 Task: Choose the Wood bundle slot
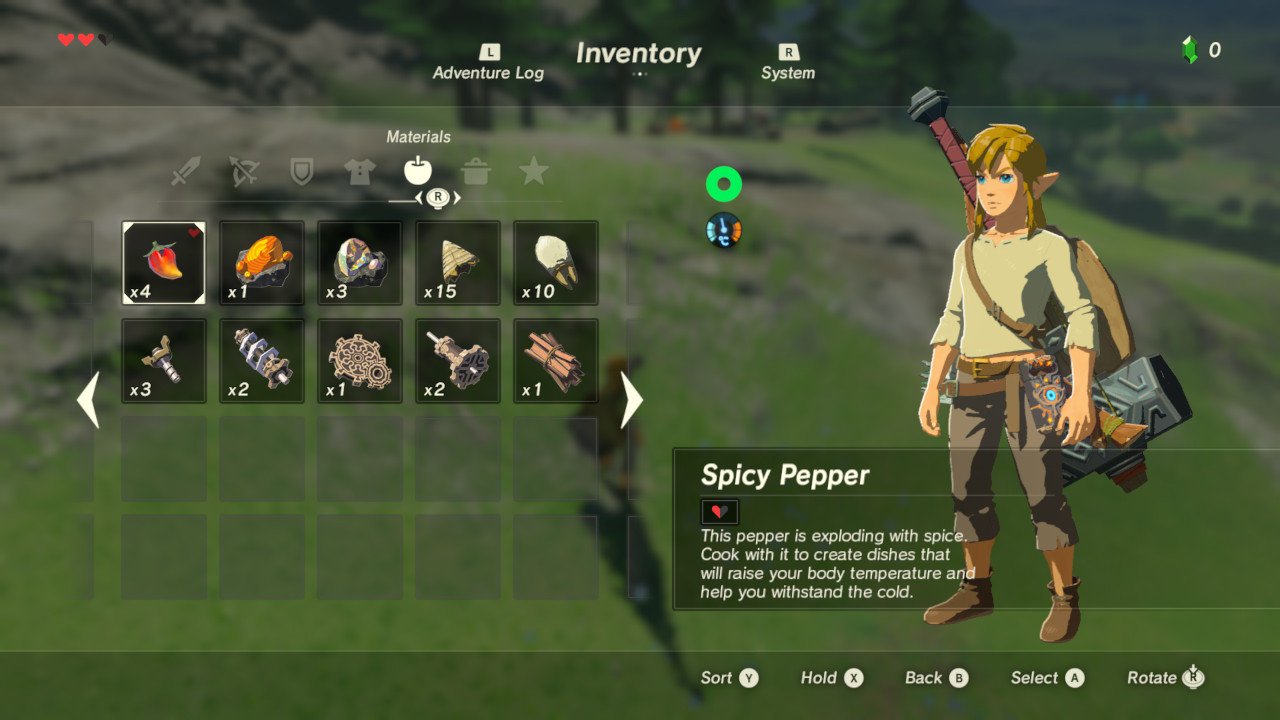pyautogui.click(x=556, y=361)
